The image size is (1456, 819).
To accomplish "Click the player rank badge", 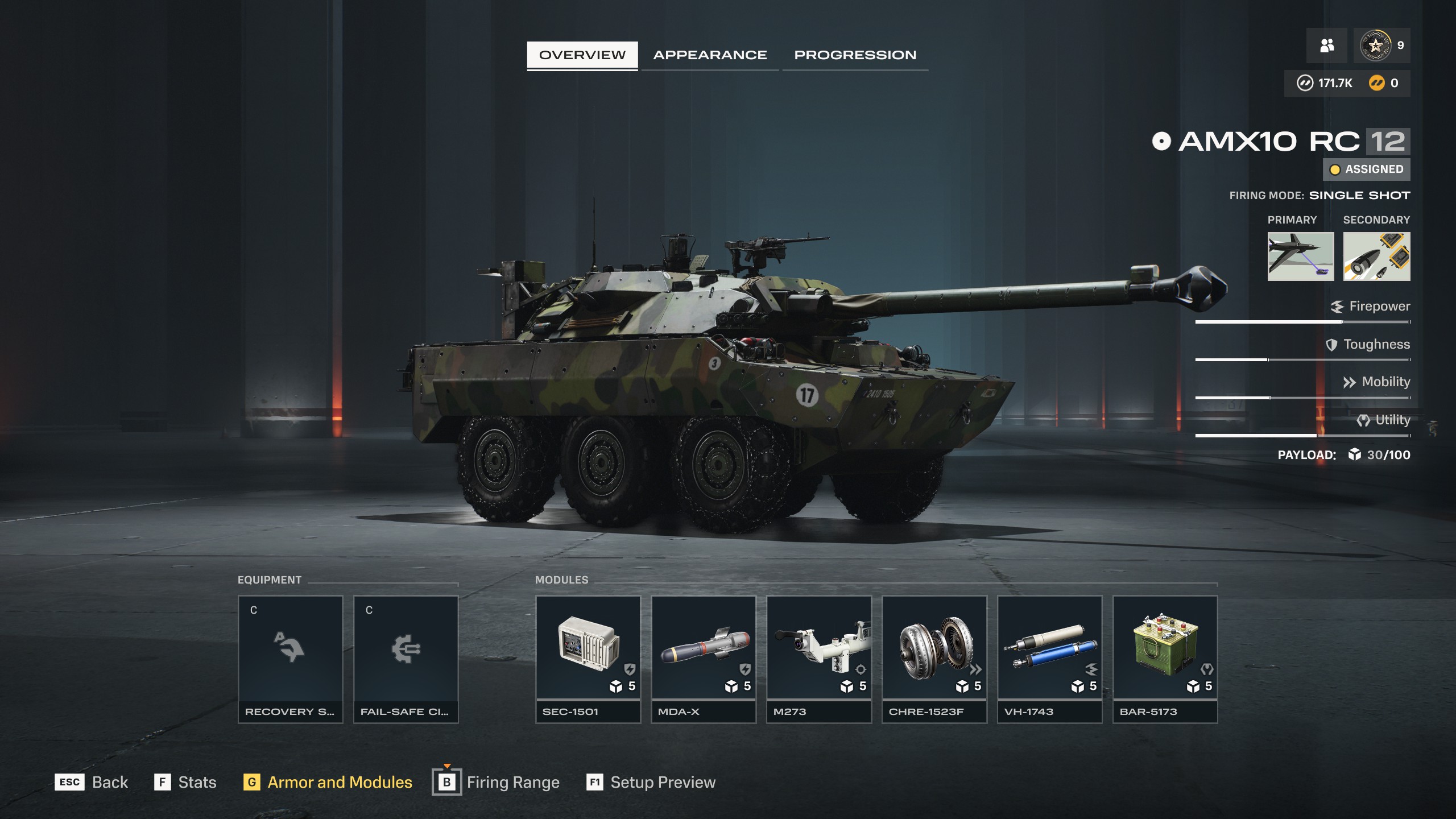I will pos(1375,45).
